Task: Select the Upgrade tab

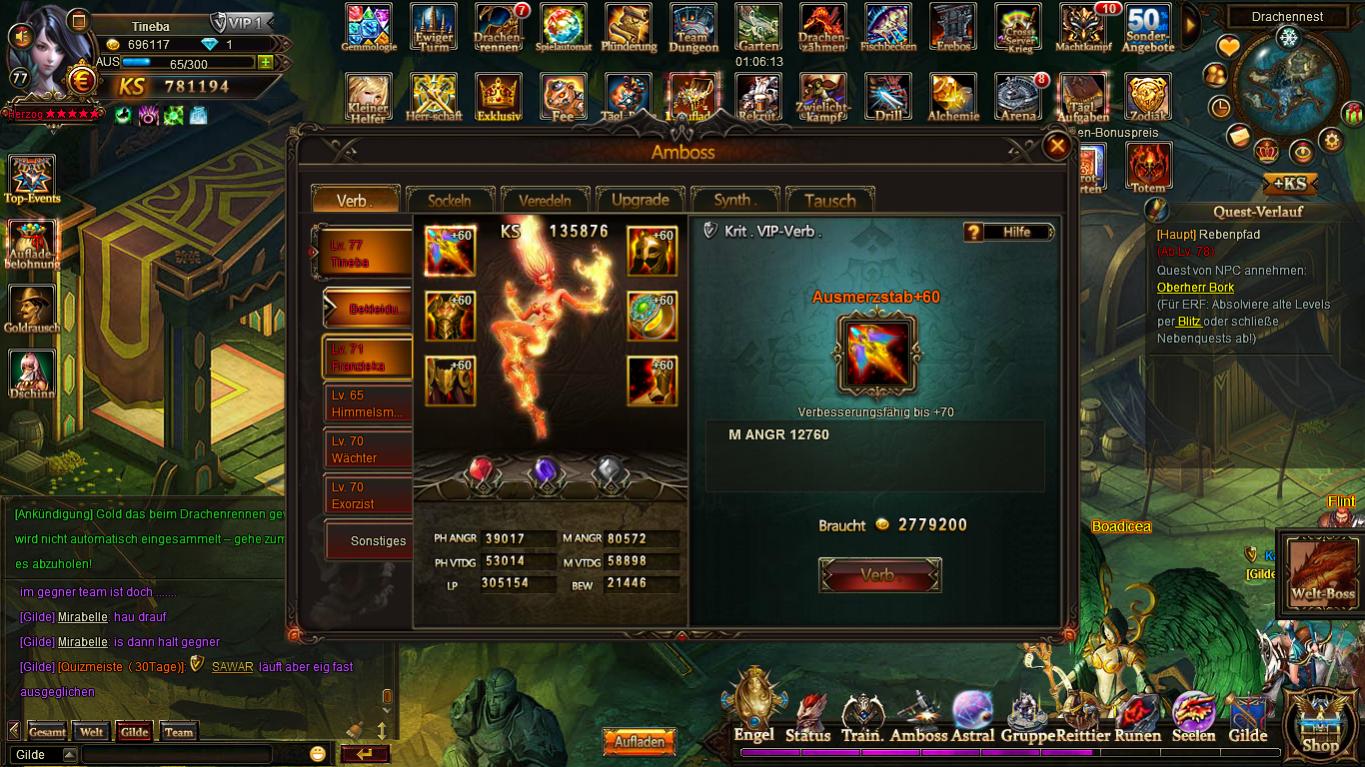Action: pos(640,200)
